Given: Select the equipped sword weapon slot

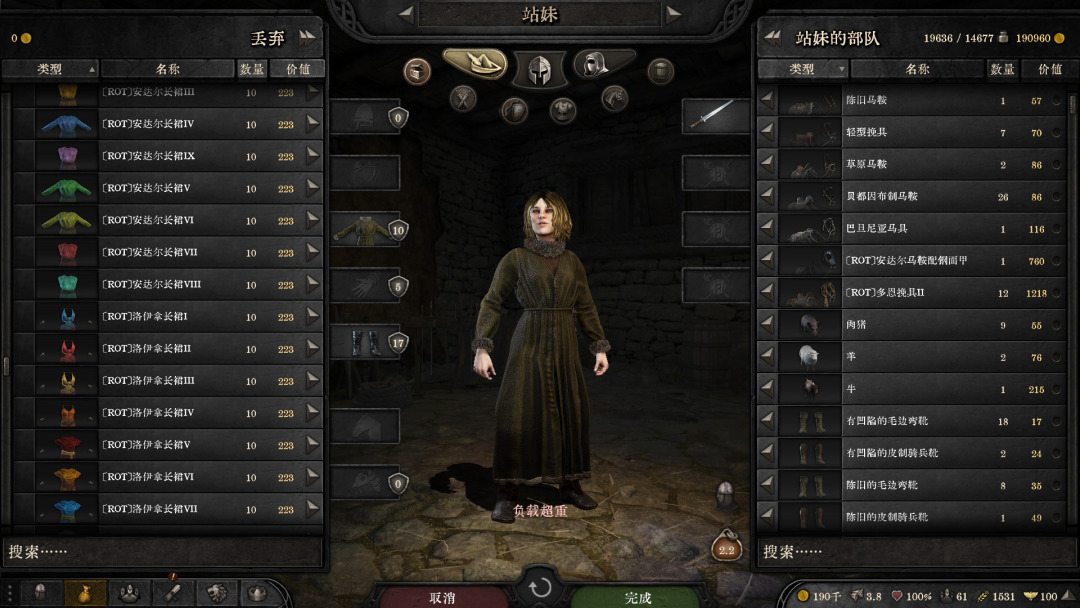Looking at the screenshot, I should coord(715,116).
